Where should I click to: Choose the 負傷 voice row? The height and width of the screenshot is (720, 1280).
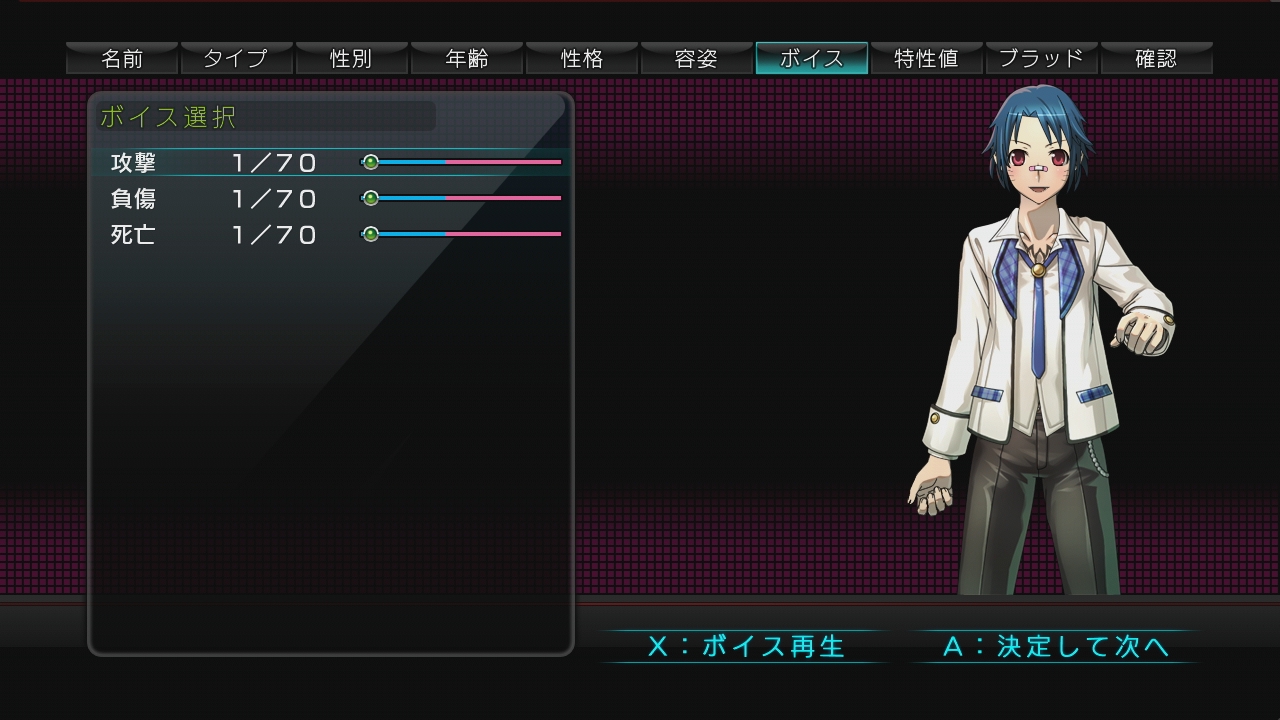[134, 199]
